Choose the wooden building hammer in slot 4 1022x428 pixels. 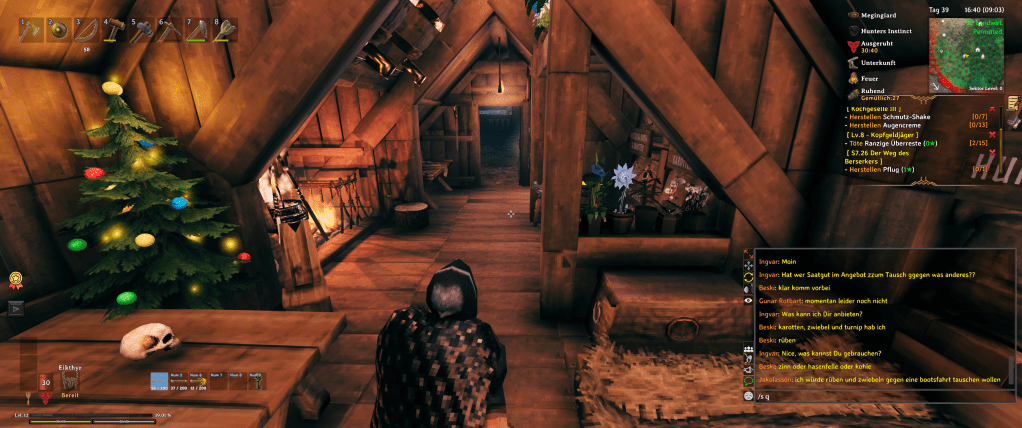pos(116,32)
